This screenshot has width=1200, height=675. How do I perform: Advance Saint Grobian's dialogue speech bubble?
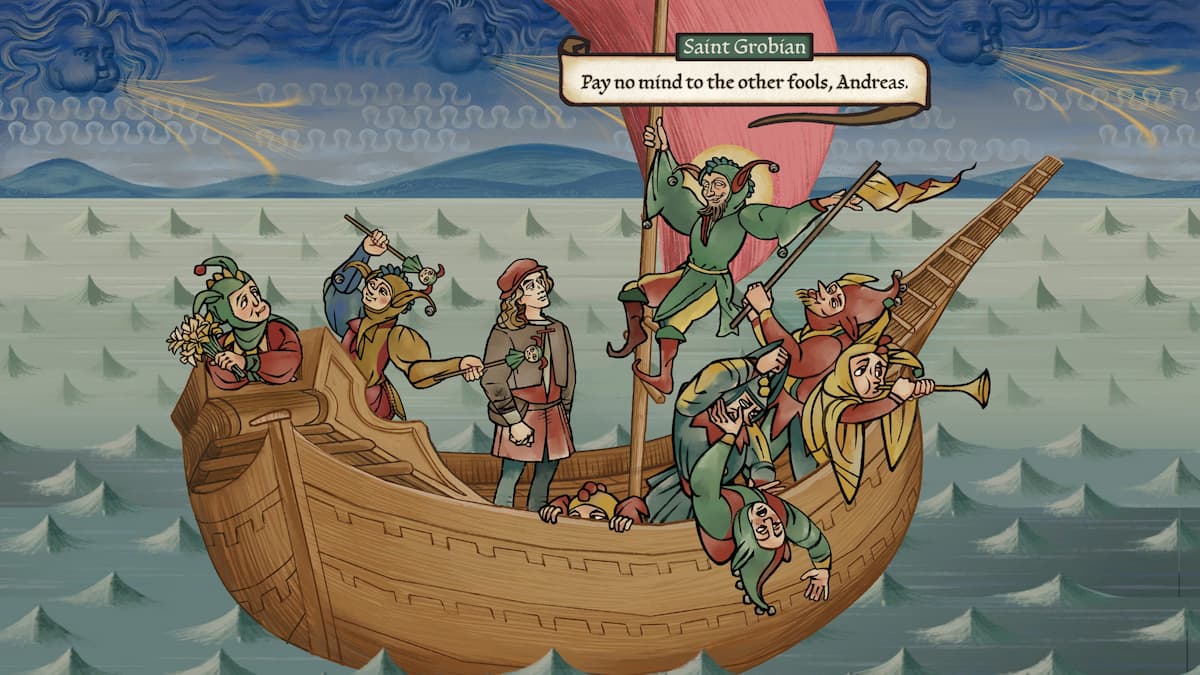tap(743, 81)
